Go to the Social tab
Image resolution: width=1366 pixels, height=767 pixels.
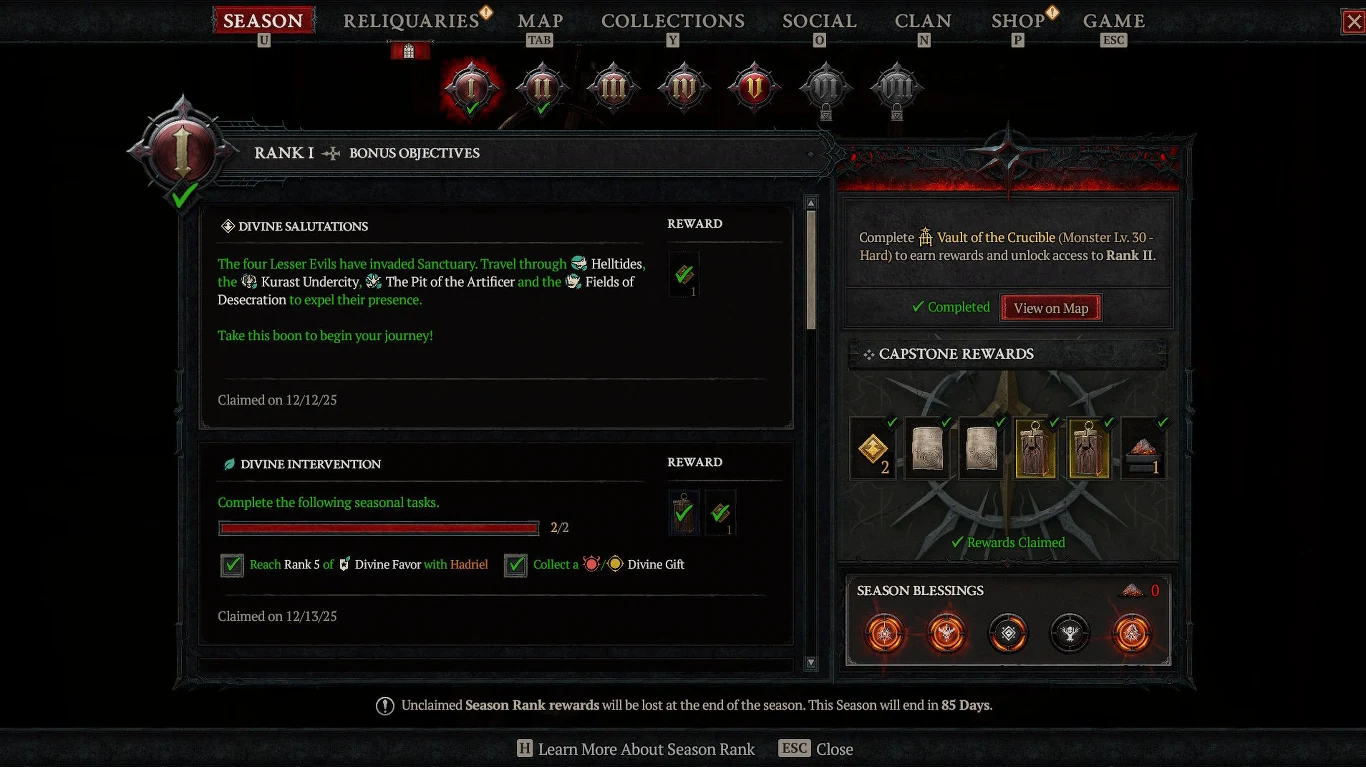819,21
